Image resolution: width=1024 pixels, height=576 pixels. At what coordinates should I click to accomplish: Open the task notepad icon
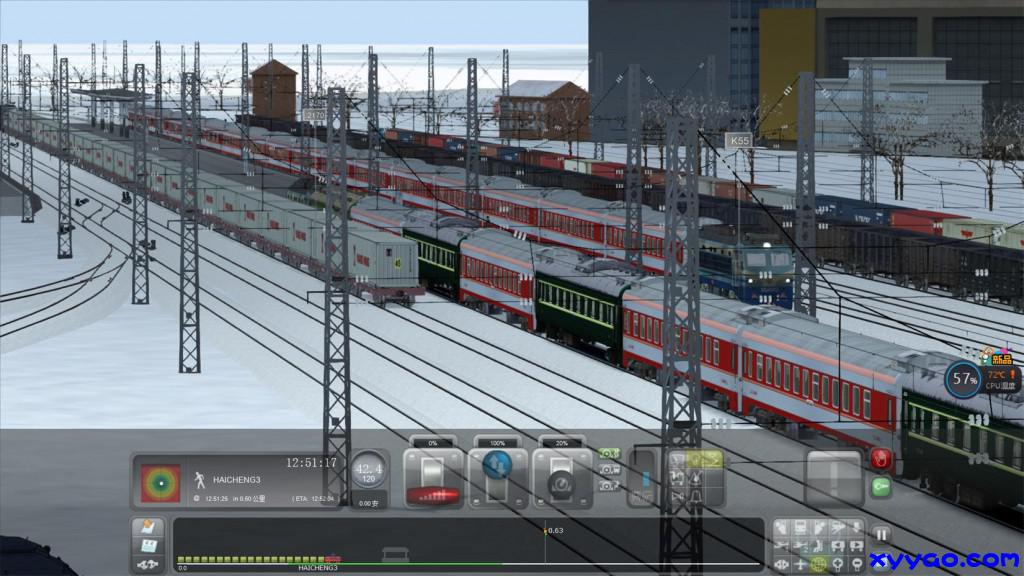click(x=147, y=527)
